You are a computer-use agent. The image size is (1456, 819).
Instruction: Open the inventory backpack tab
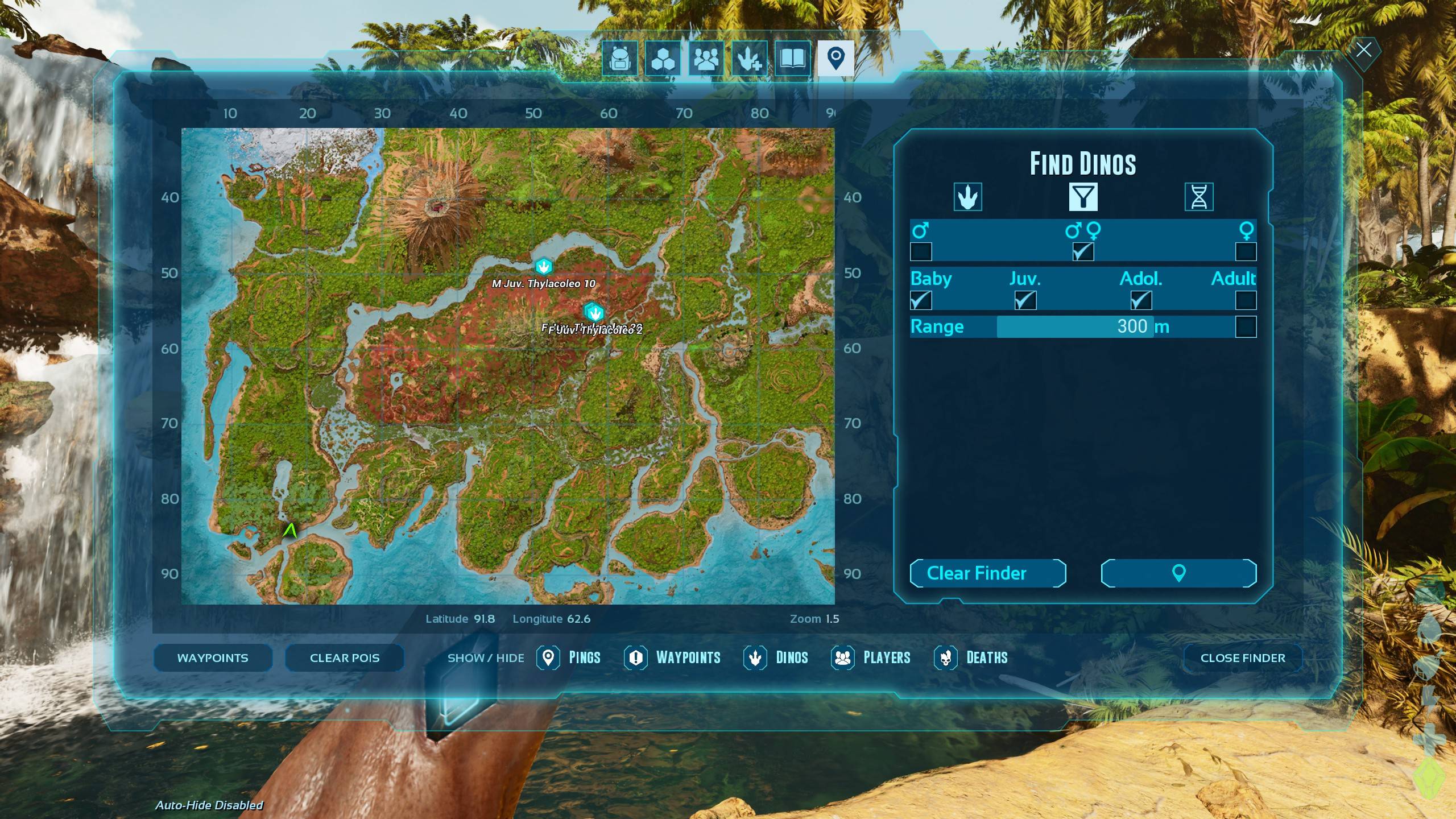tap(619, 59)
